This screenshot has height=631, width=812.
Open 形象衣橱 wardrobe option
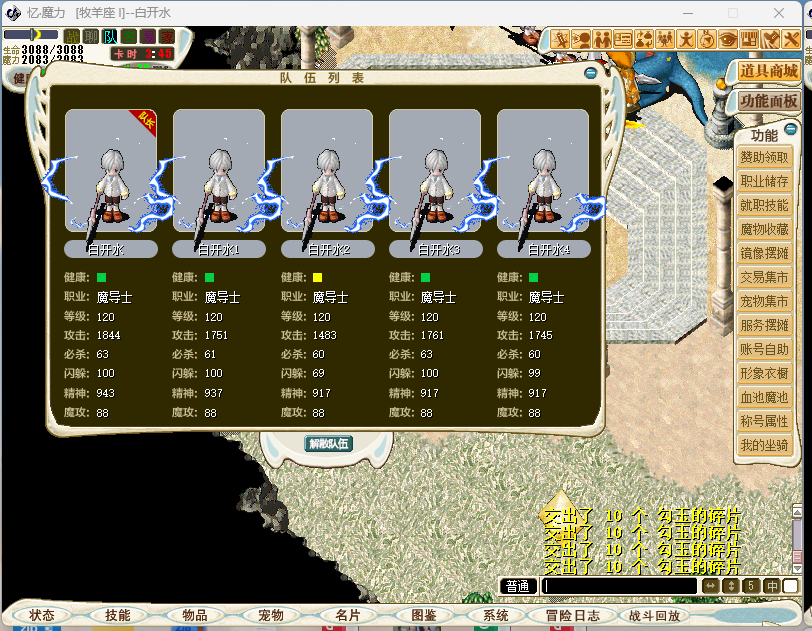coord(764,373)
